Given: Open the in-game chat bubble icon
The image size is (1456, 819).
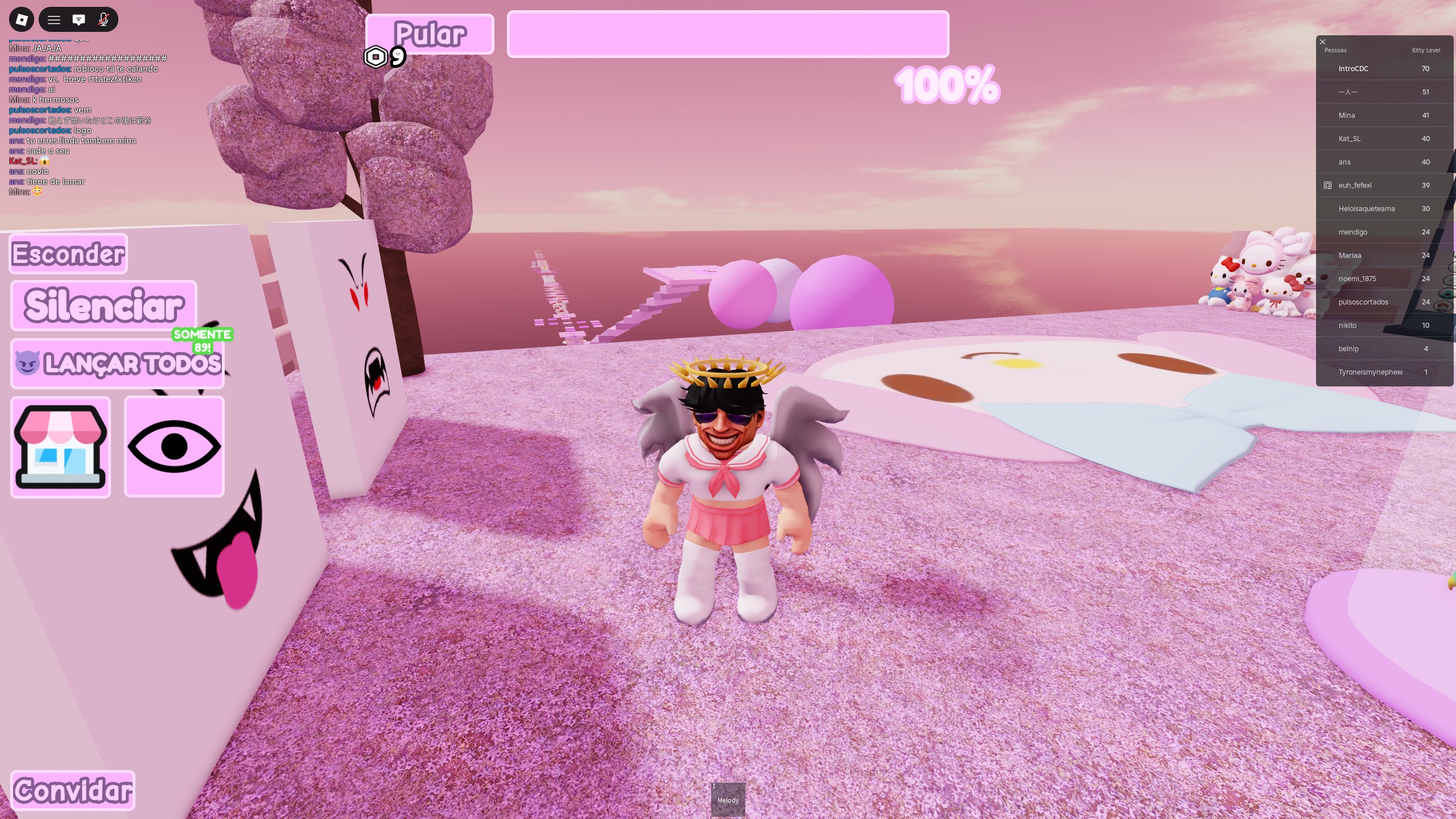Looking at the screenshot, I should pos(79,19).
